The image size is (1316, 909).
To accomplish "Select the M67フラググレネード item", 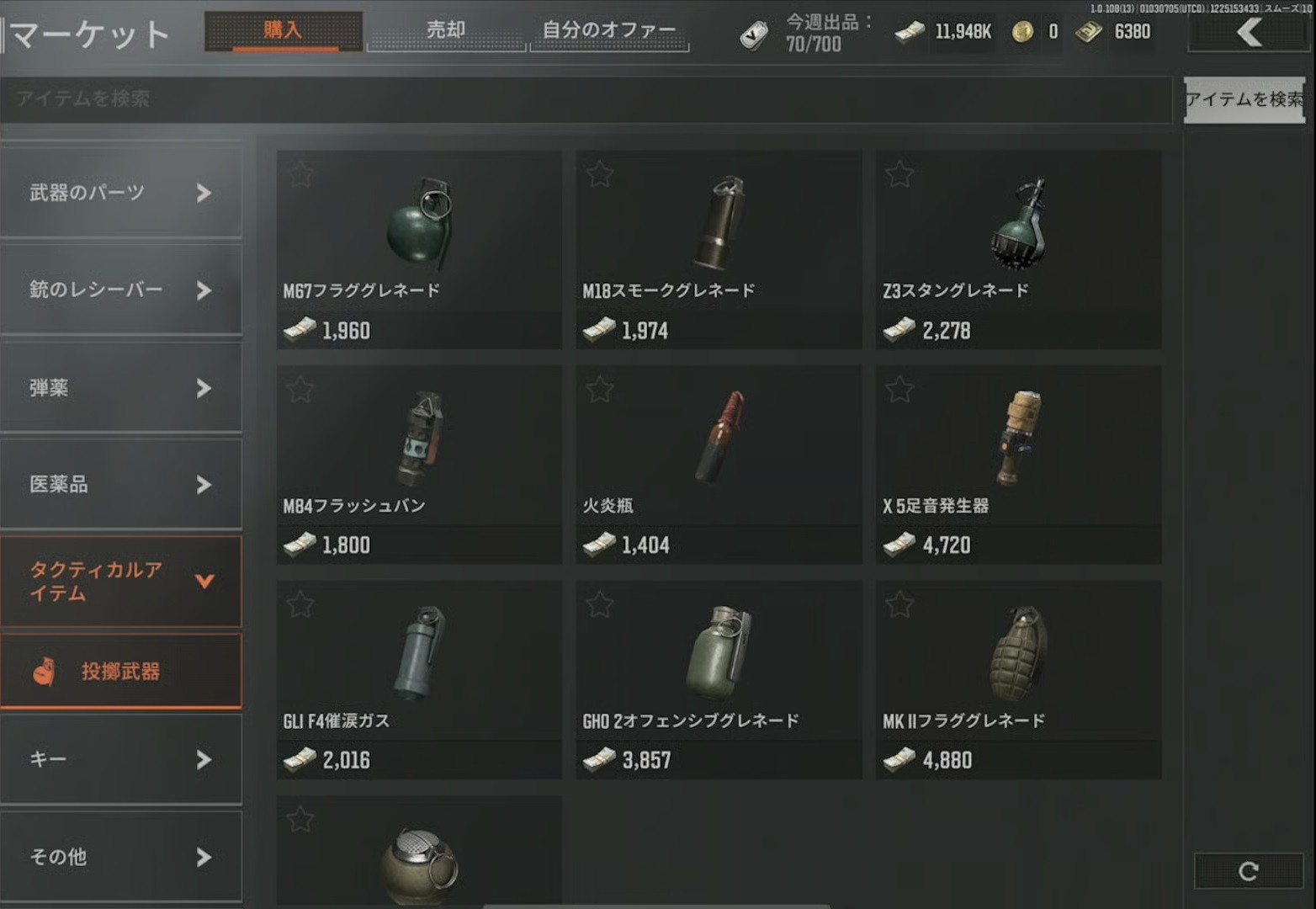I will pyautogui.click(x=419, y=249).
